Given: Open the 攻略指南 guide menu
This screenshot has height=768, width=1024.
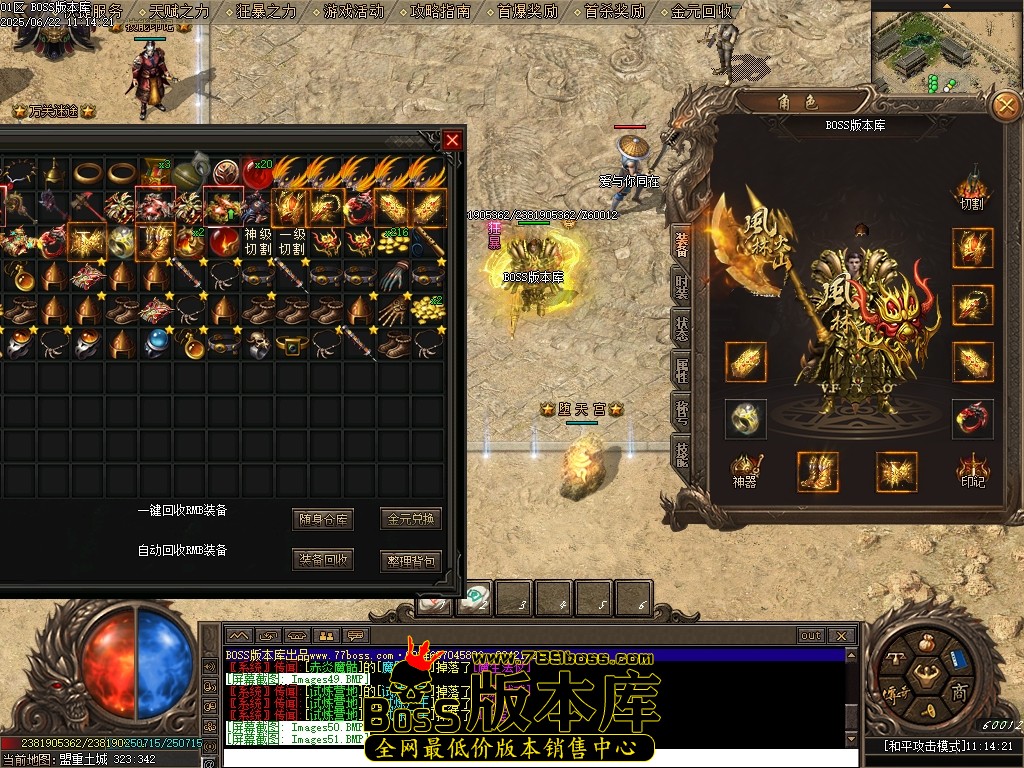Looking at the screenshot, I should [441, 12].
